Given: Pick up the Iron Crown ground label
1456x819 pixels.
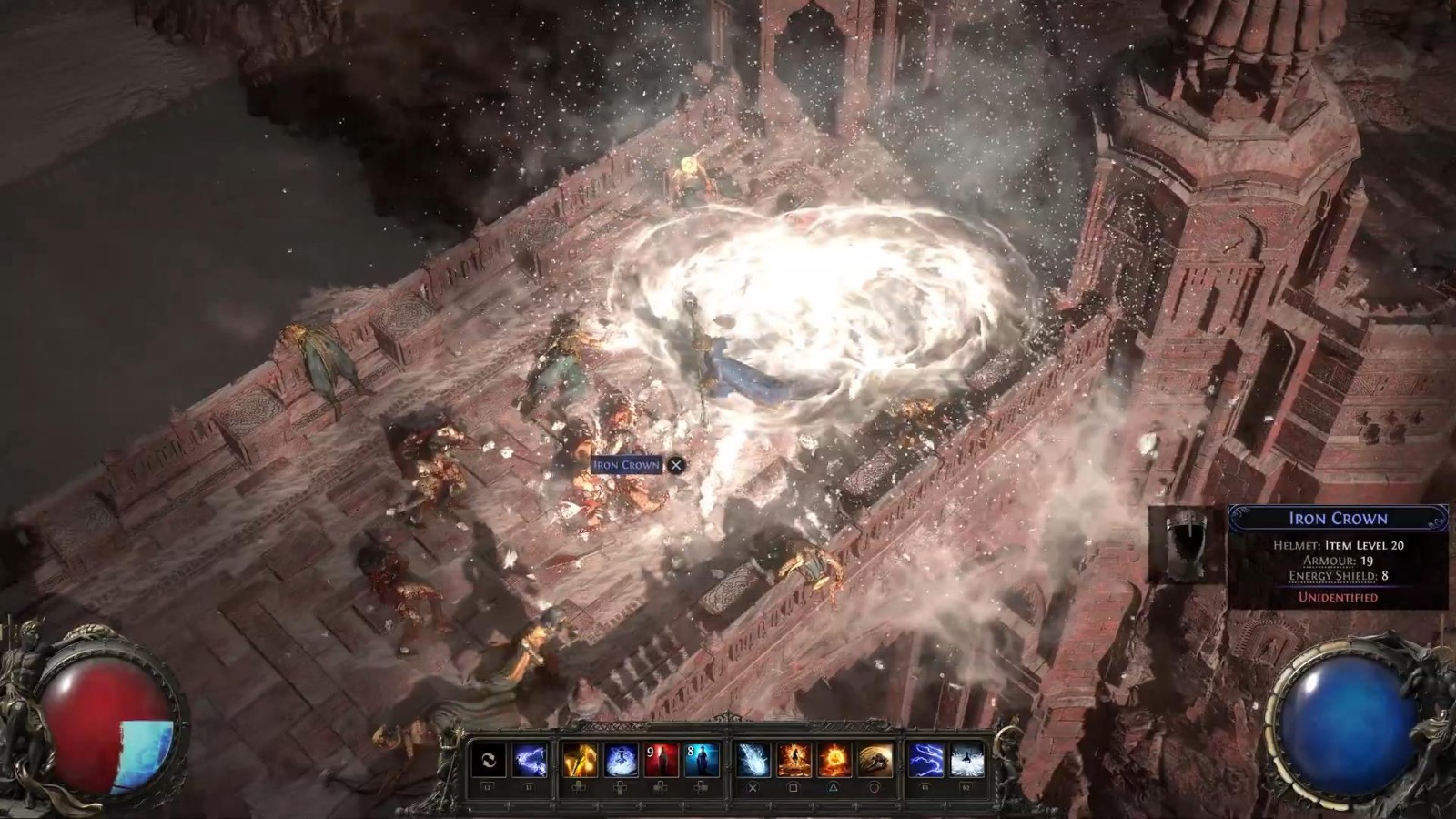Looking at the screenshot, I should click(626, 465).
